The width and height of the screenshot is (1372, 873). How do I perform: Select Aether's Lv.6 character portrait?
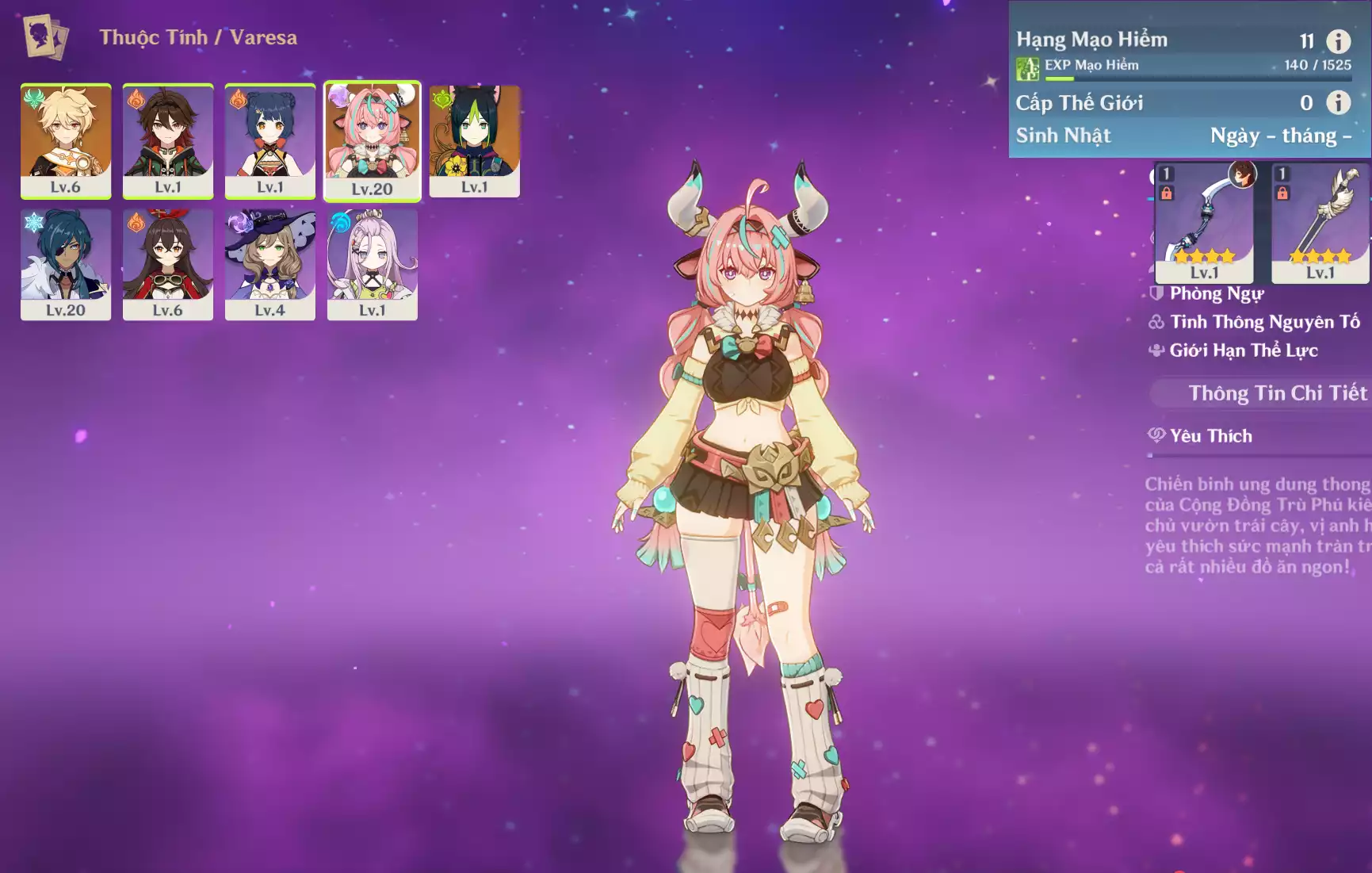pos(66,140)
